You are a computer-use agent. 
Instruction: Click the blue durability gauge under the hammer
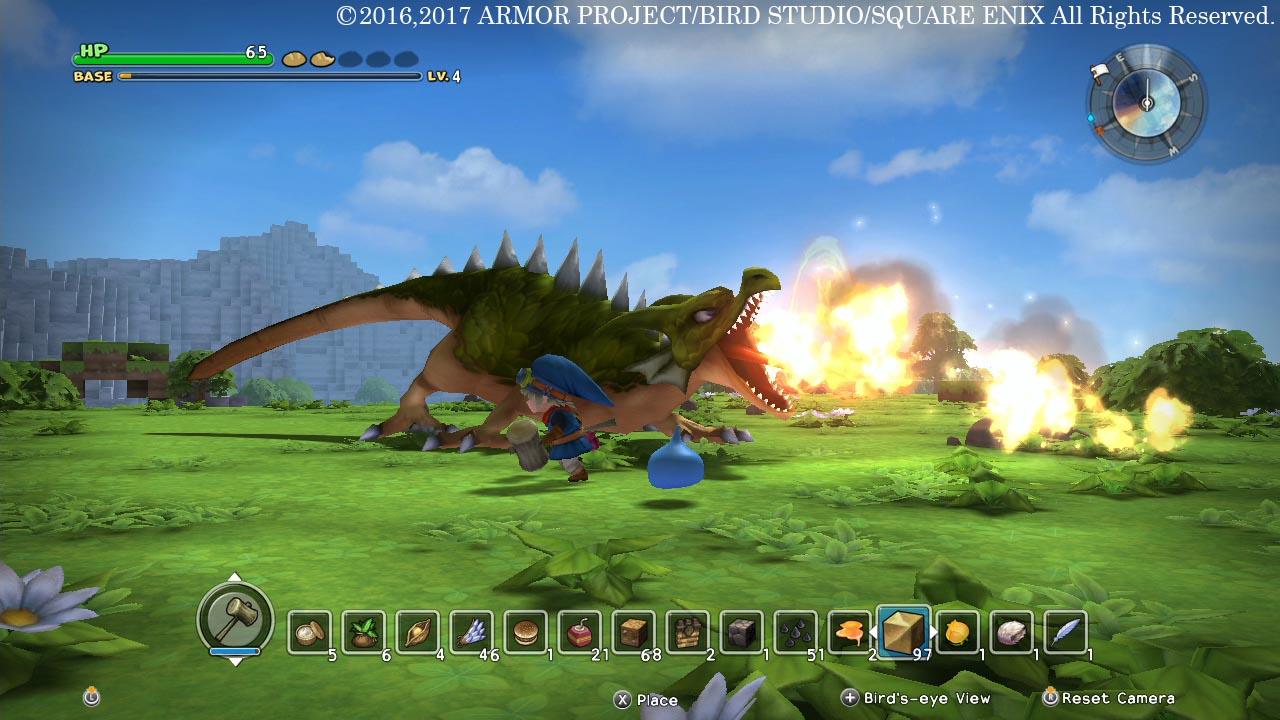coord(235,651)
